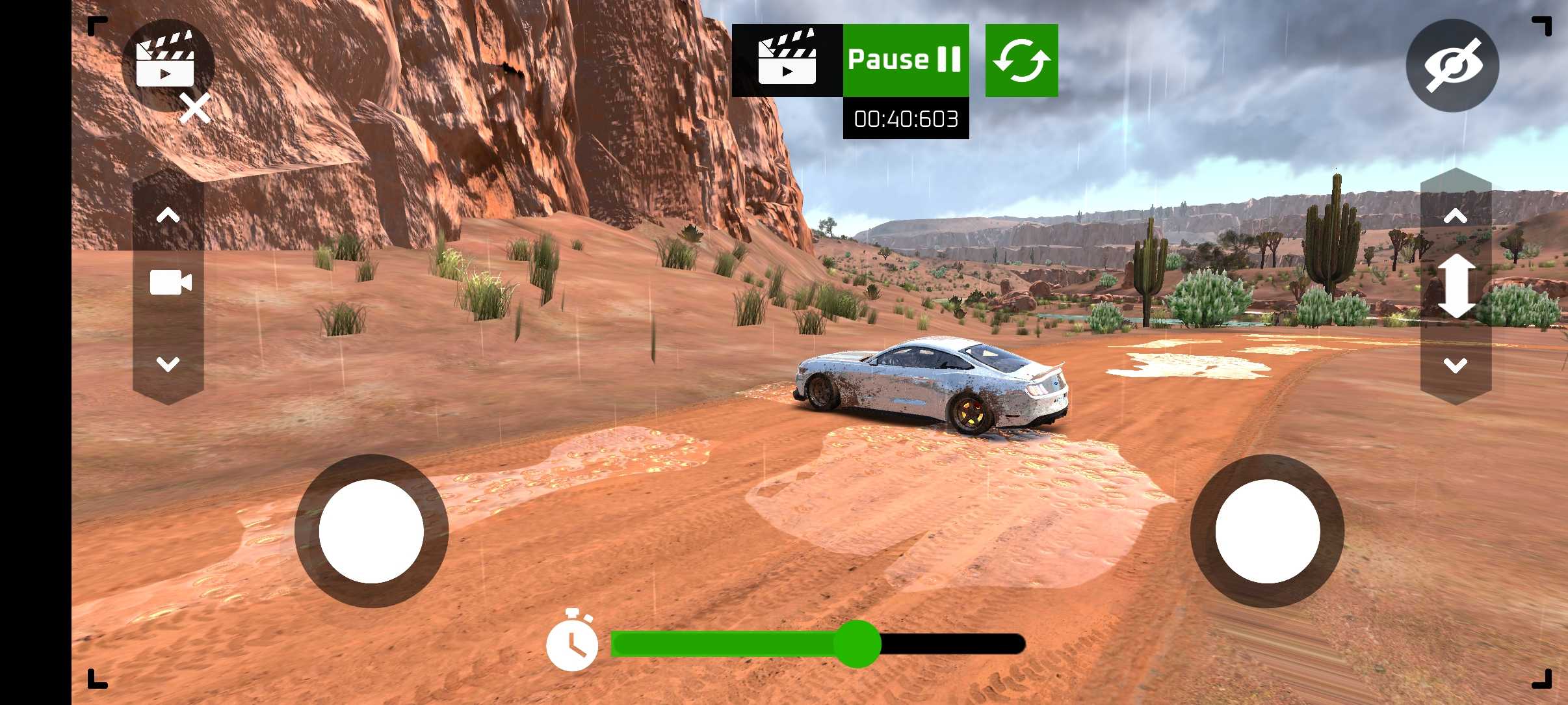Select the video camera icon
The width and height of the screenshot is (1568, 705).
click(170, 283)
